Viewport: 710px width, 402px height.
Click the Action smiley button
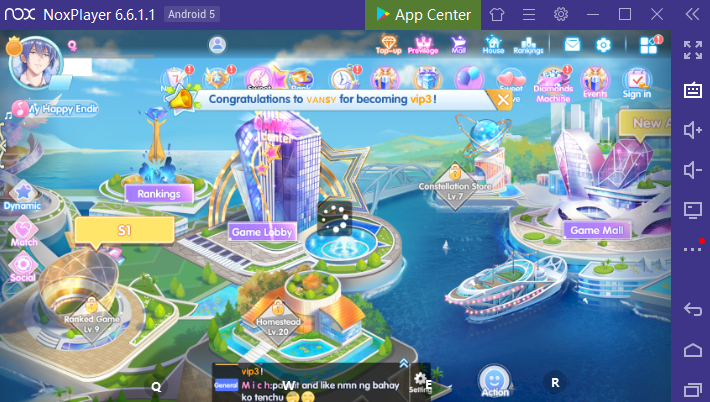coord(494,381)
